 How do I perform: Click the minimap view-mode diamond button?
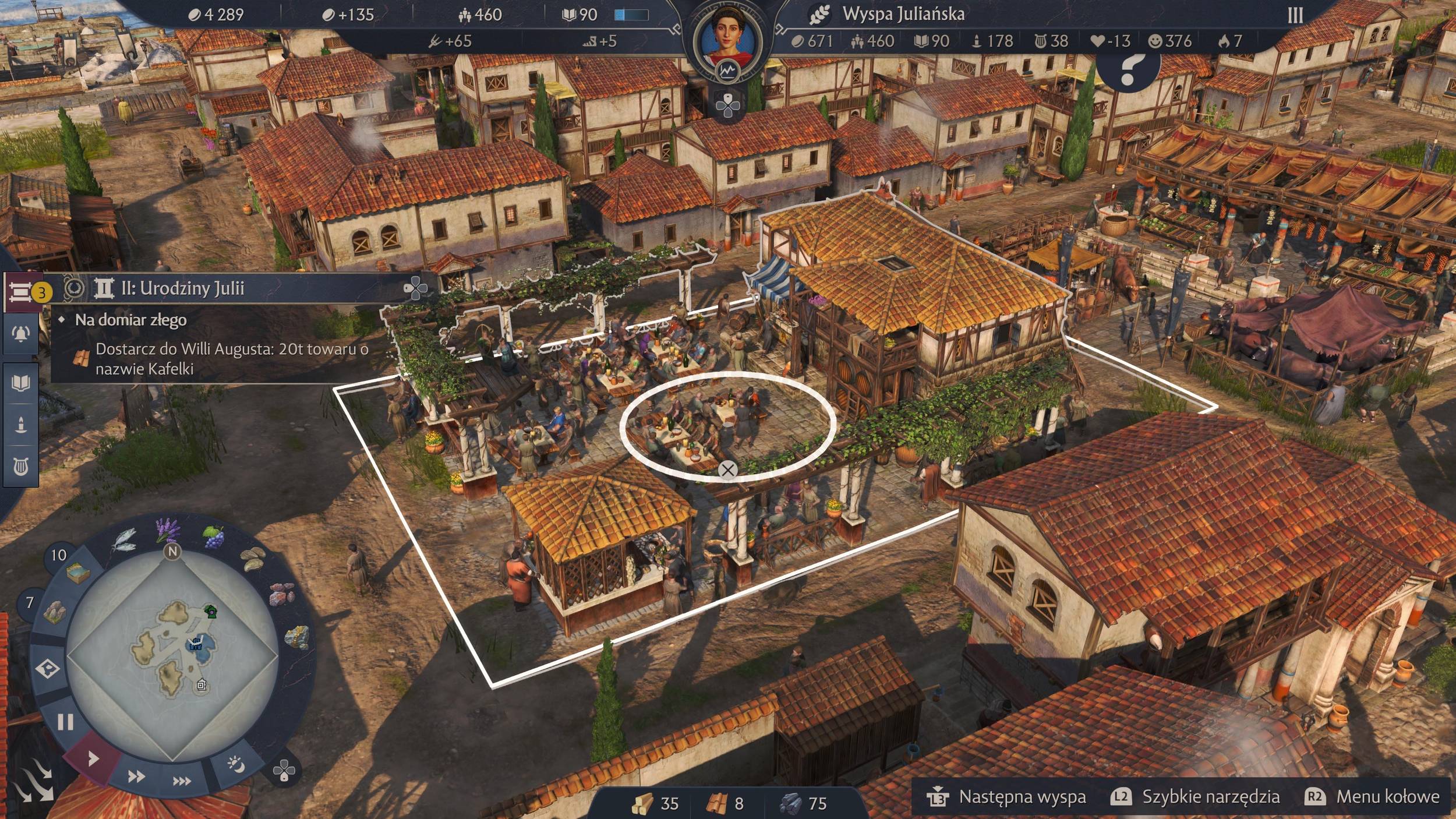click(x=47, y=668)
